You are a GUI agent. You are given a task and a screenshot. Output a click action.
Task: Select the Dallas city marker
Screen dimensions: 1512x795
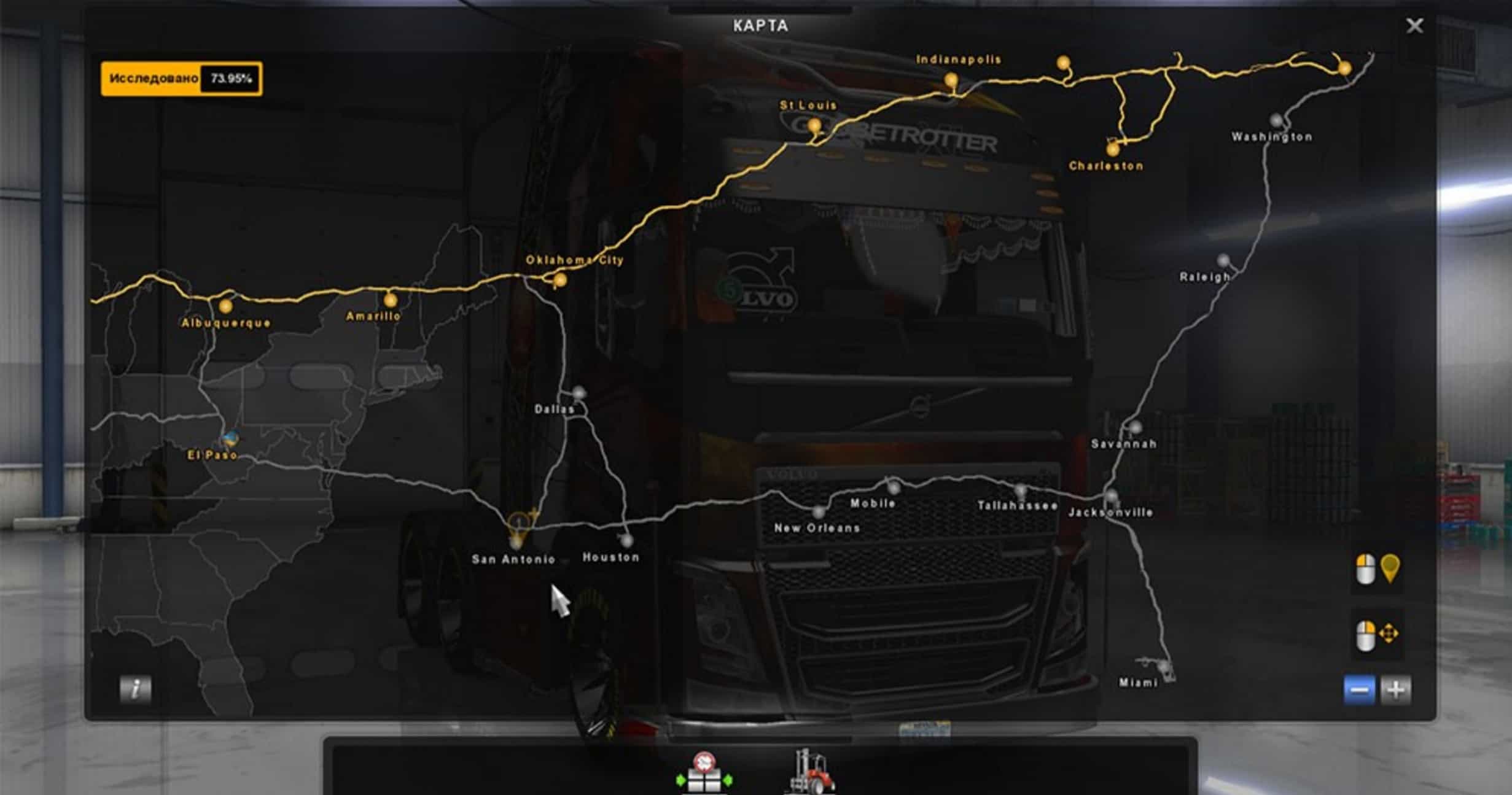[579, 392]
